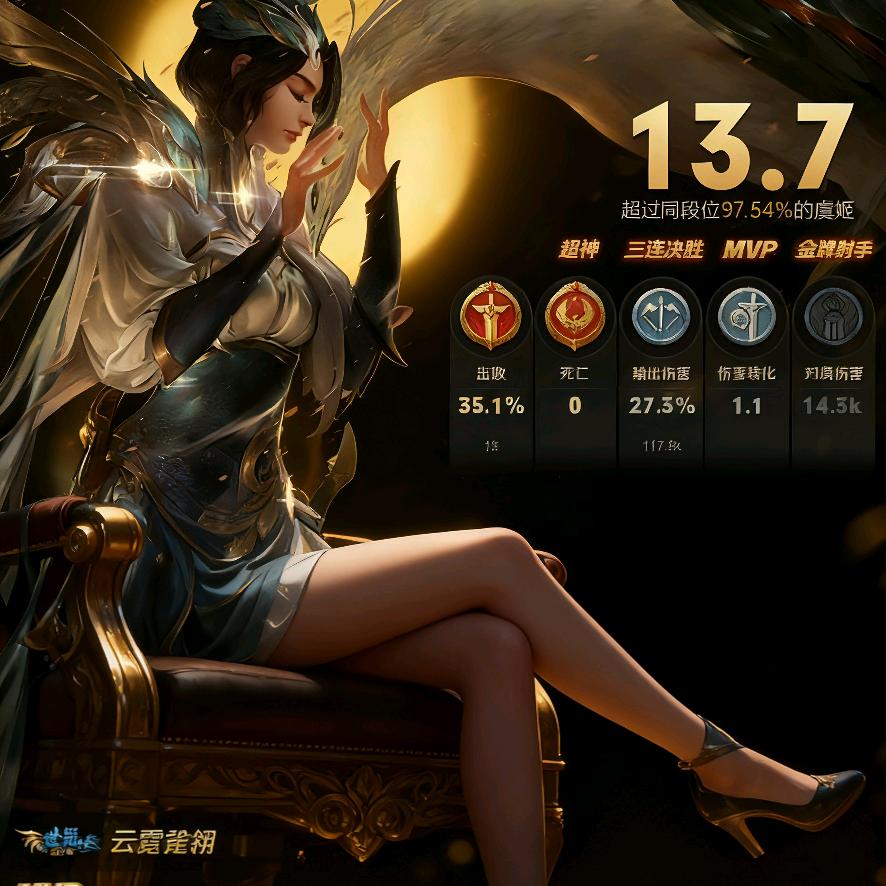This screenshot has height=886, width=886.
Task: Tap the 超神 achievement tag
Action: coord(579,249)
